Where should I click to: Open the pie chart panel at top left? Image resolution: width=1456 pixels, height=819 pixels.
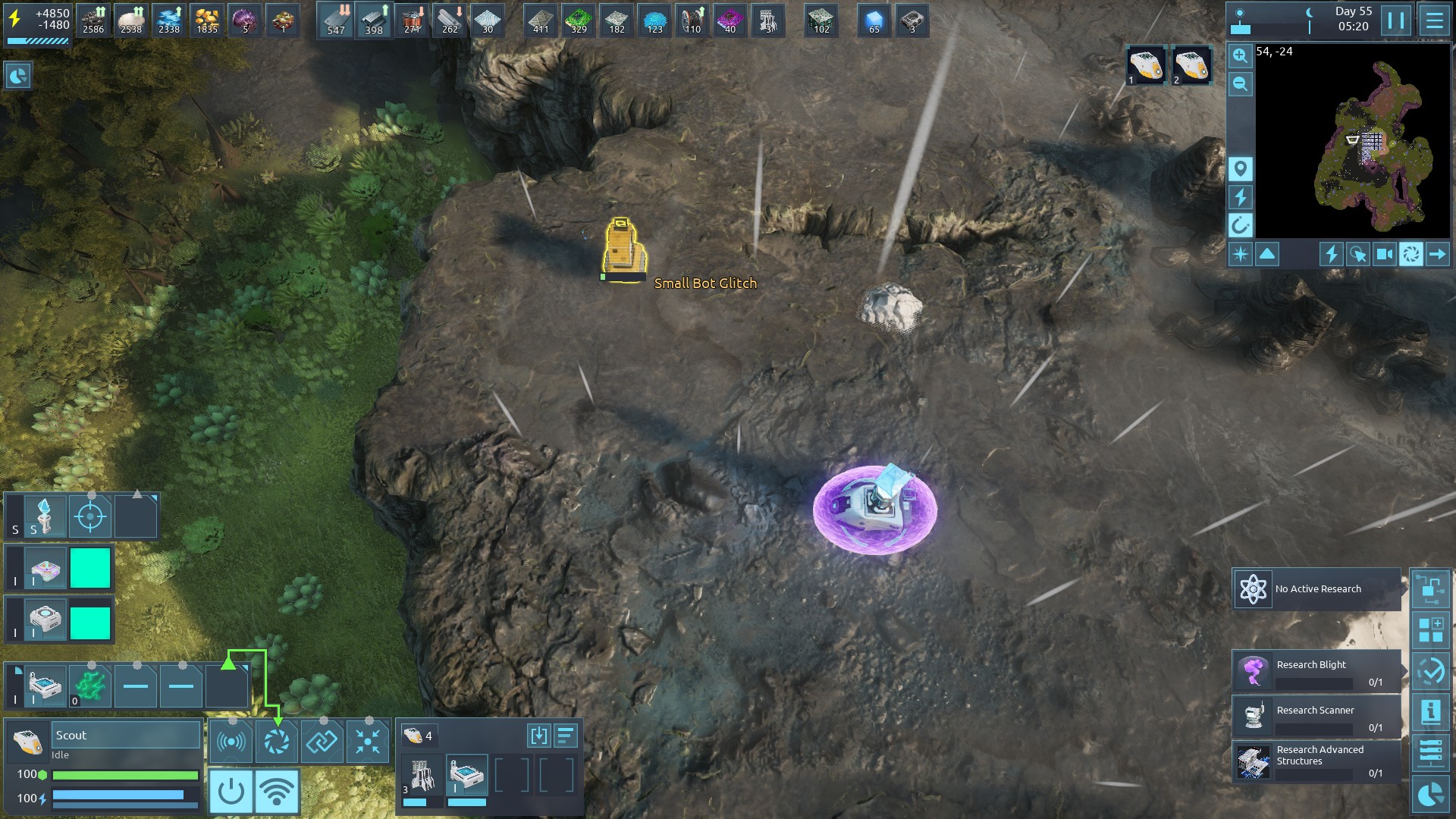(17, 76)
